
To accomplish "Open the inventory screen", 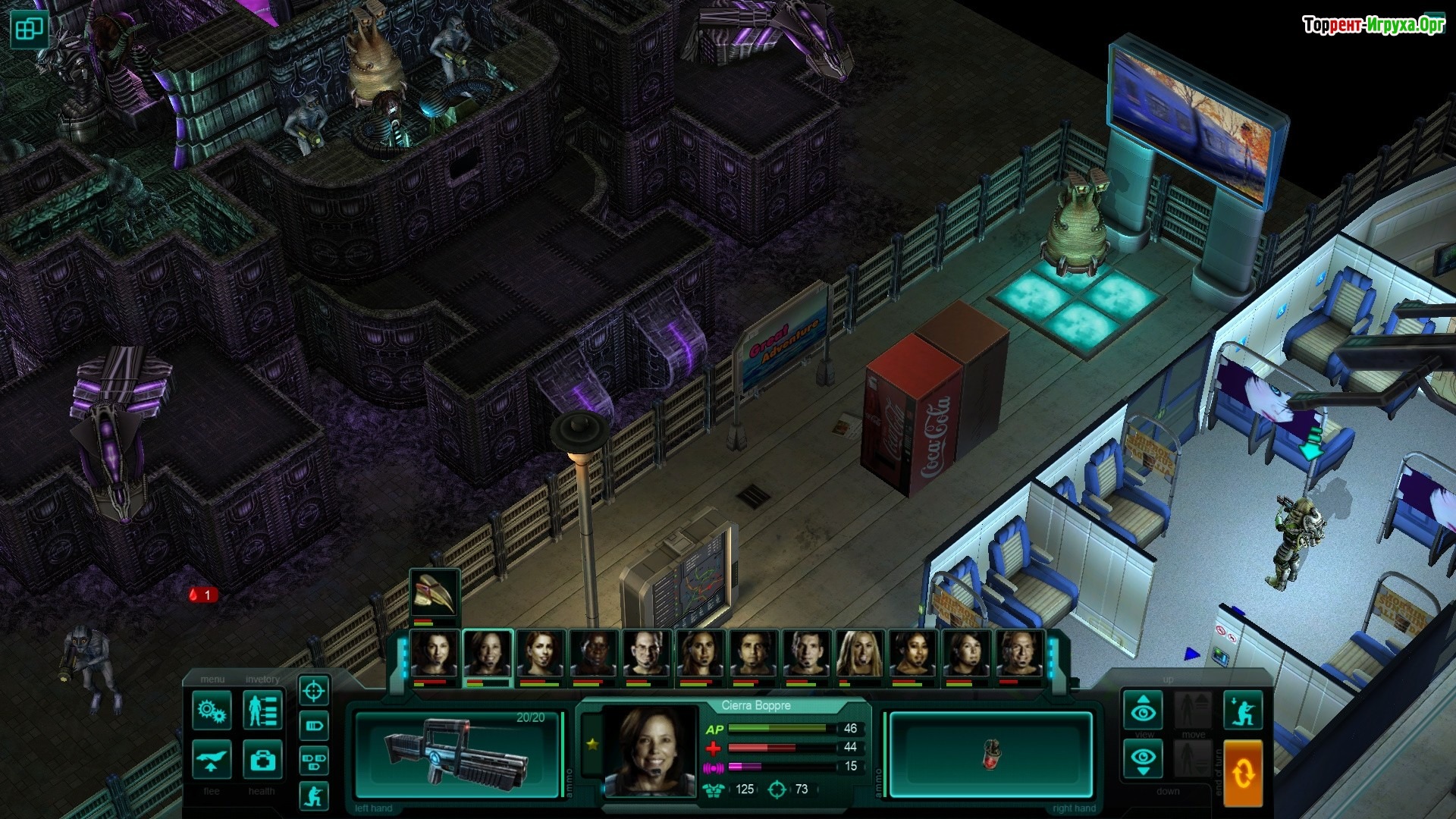I will coord(262,711).
